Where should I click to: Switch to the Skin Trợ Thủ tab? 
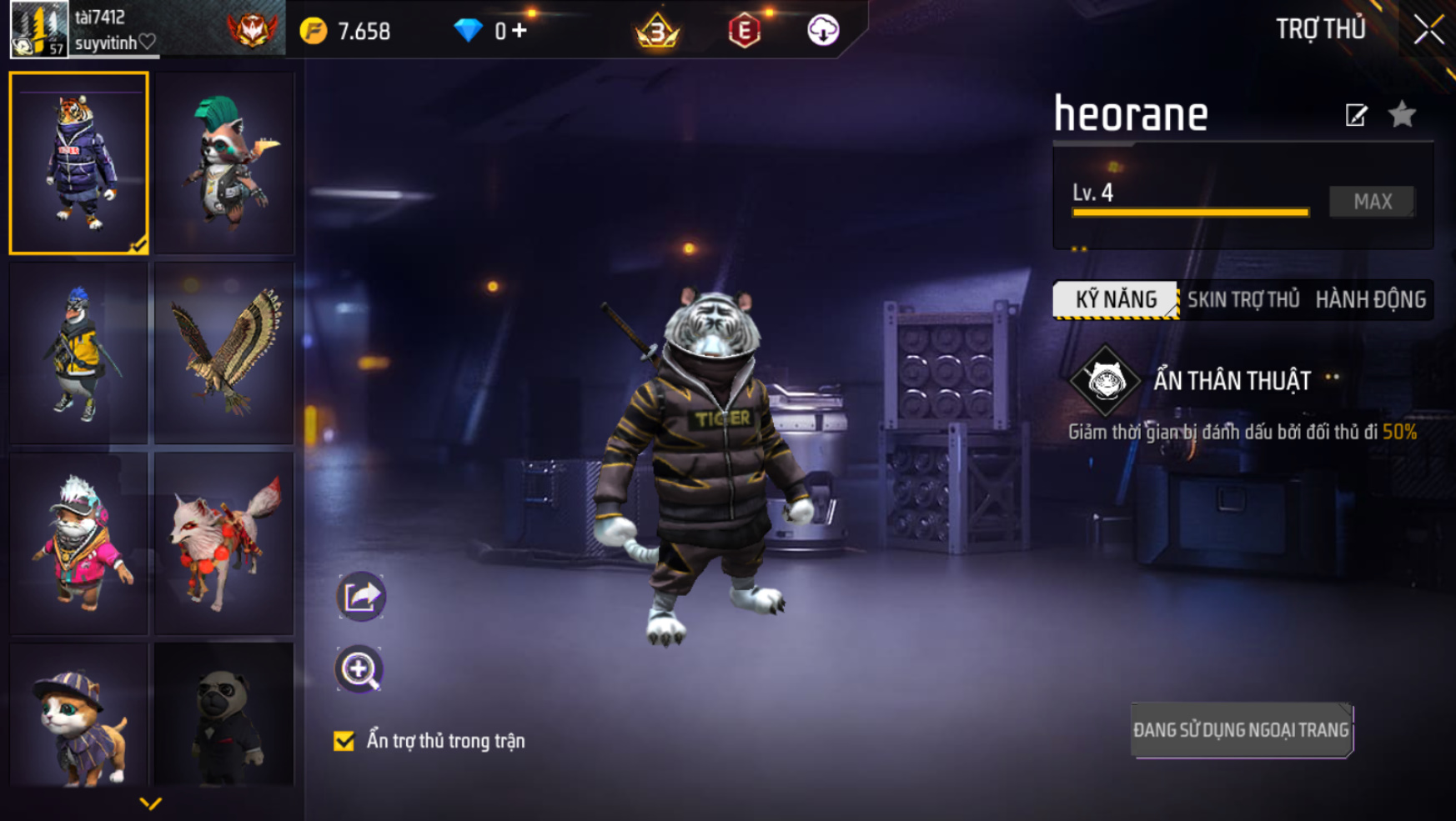(1243, 300)
